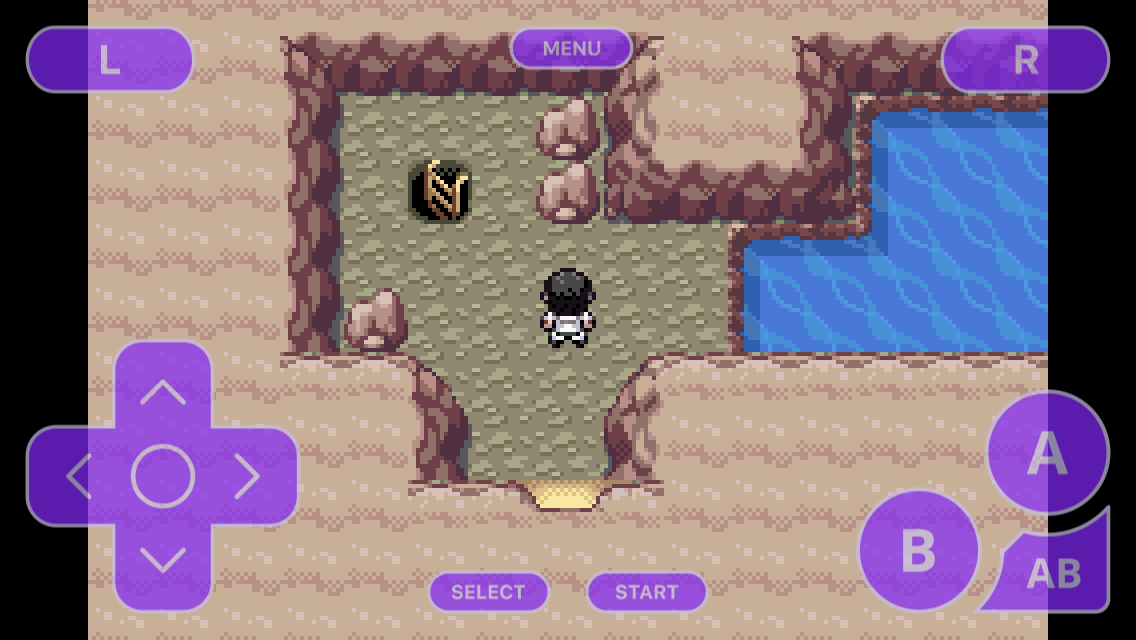Screen dimensions: 1136x640
Task: Tap the D-pad down arrow
Action: [162, 560]
